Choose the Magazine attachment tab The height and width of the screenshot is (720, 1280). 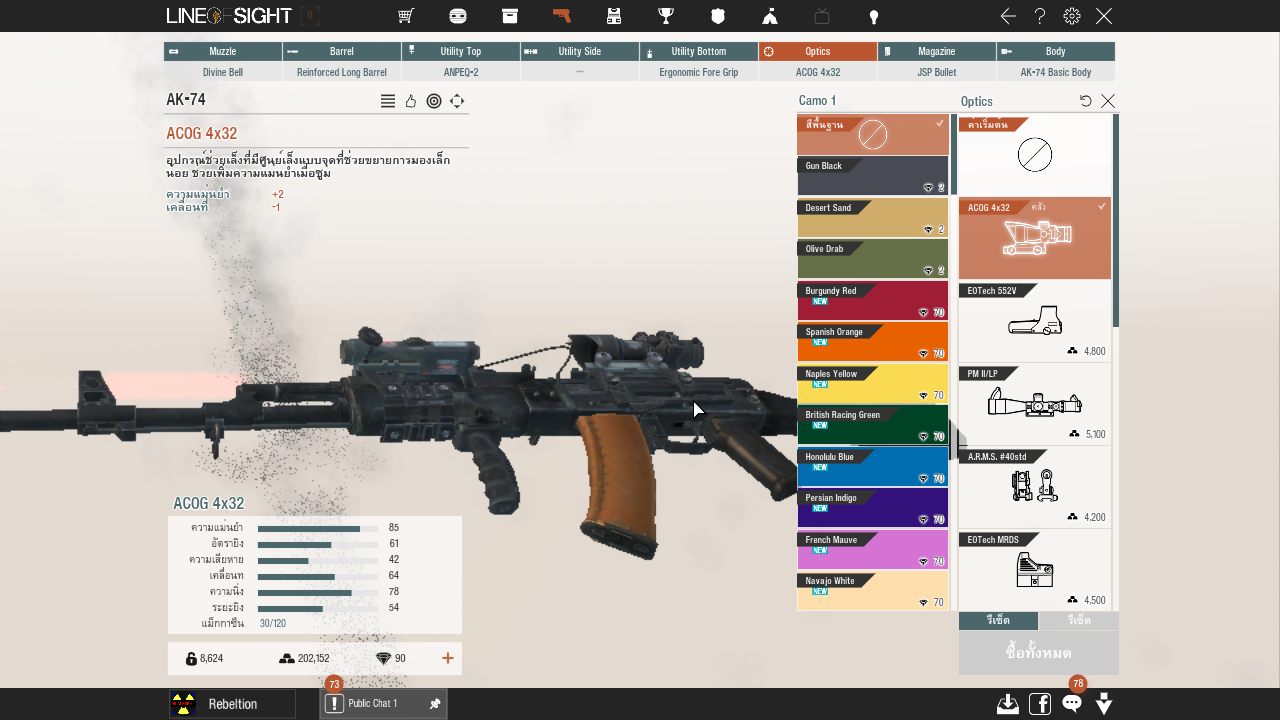click(936, 51)
